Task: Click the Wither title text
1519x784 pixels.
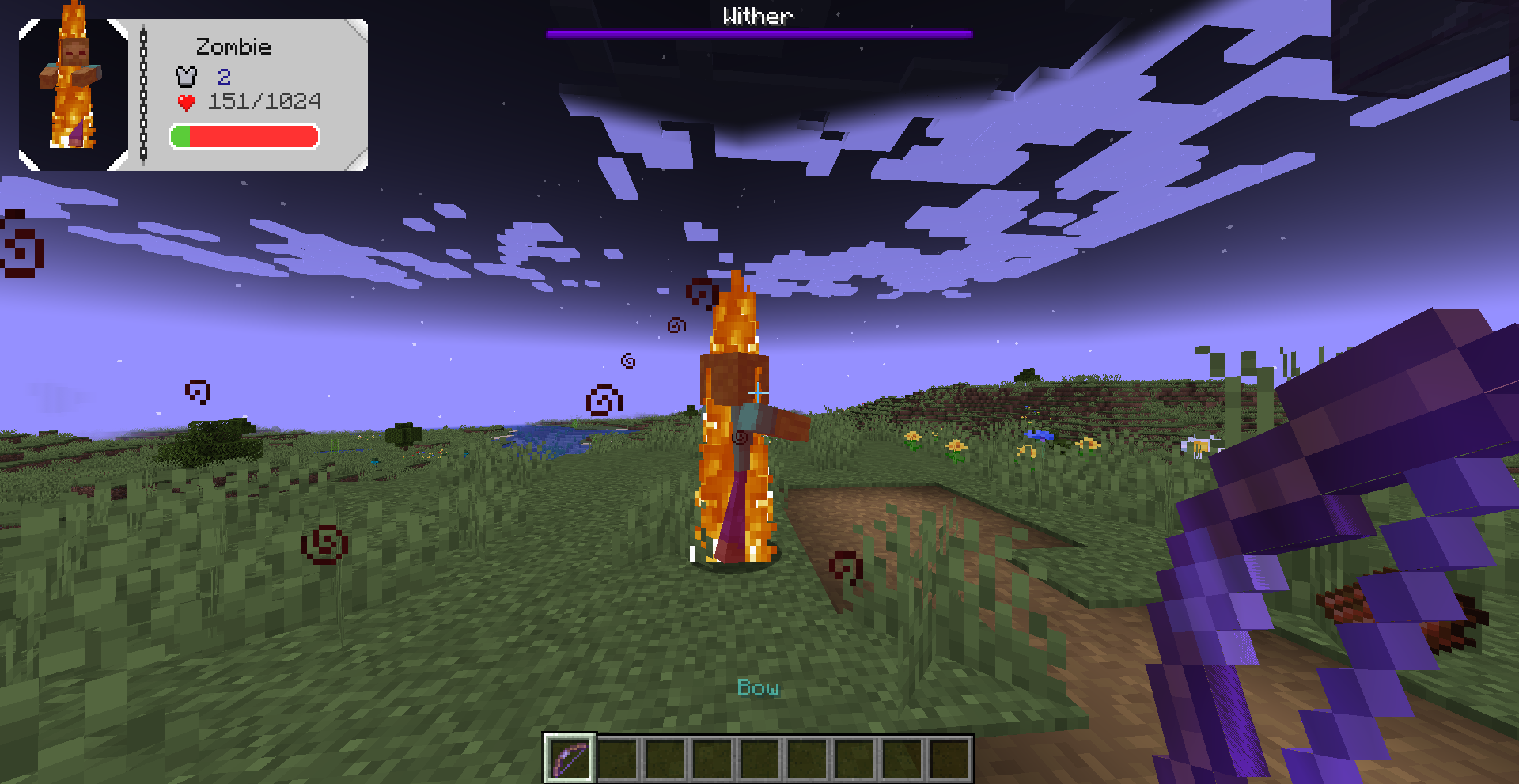Action: (x=757, y=14)
